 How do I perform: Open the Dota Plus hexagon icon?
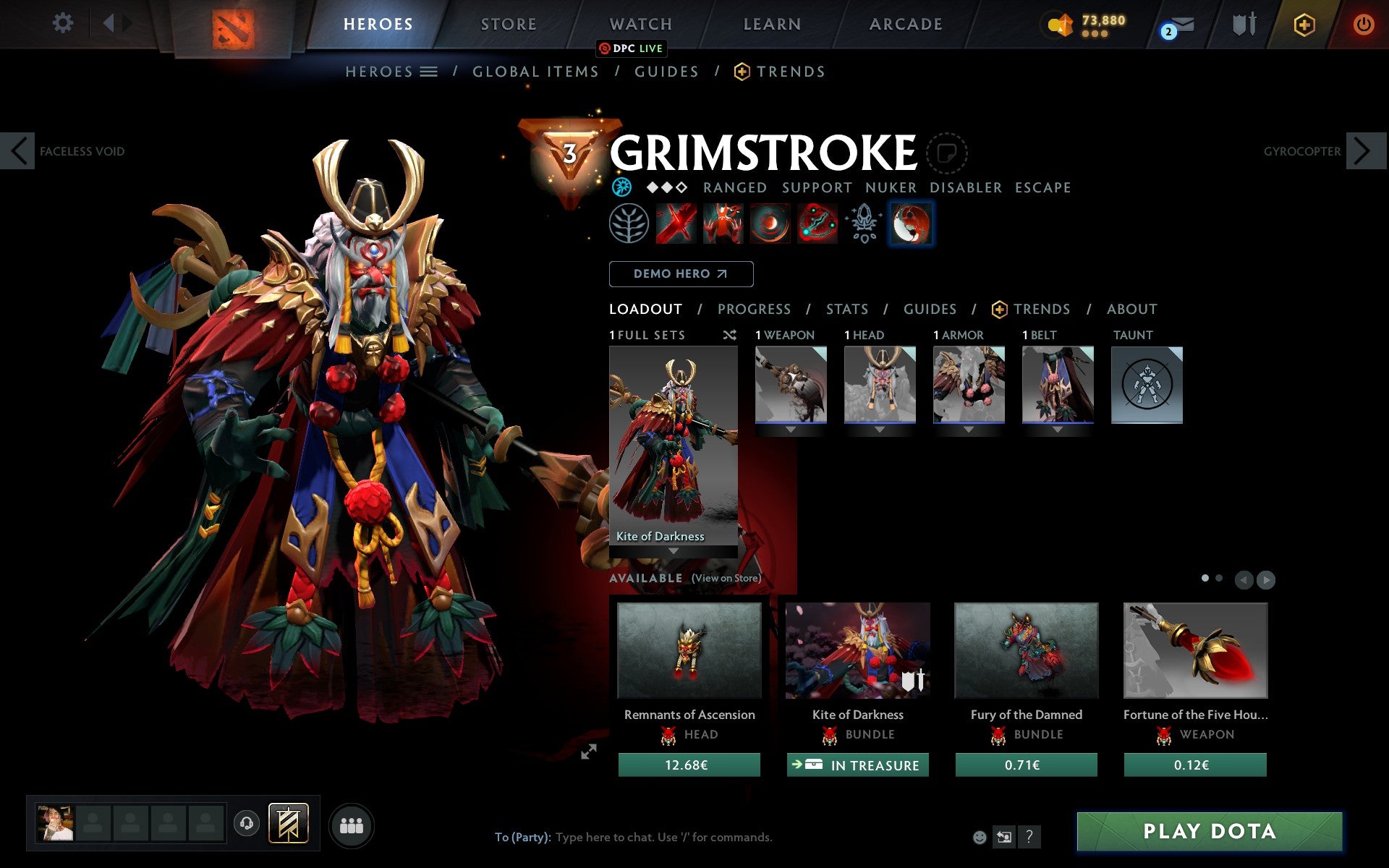point(1304,24)
